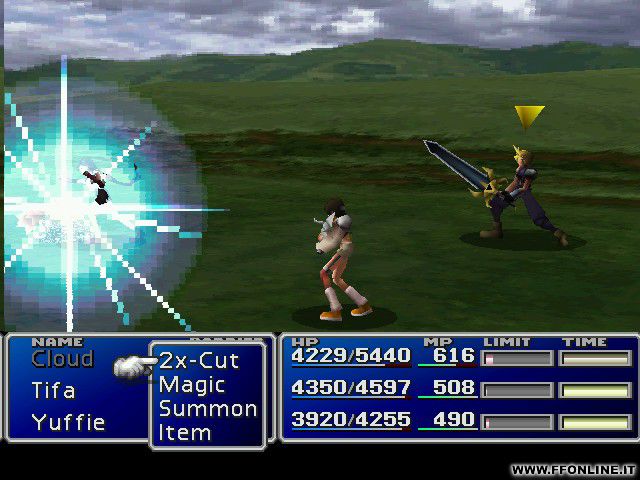Image resolution: width=640 pixels, height=480 pixels.
Task: Open the Summon command list
Action: coord(207,409)
